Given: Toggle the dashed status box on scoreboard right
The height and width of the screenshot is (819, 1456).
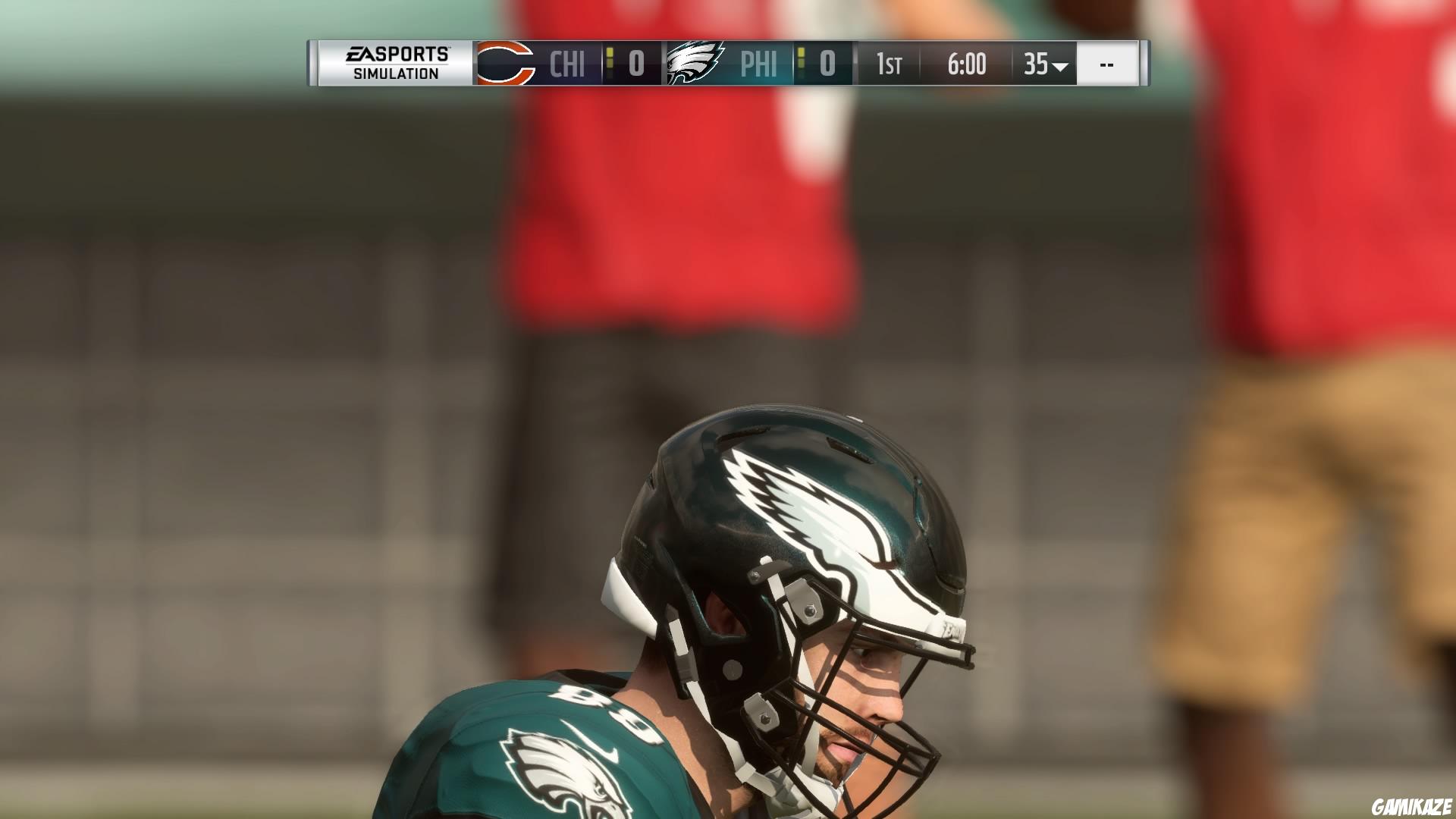Looking at the screenshot, I should pyautogui.click(x=1107, y=64).
